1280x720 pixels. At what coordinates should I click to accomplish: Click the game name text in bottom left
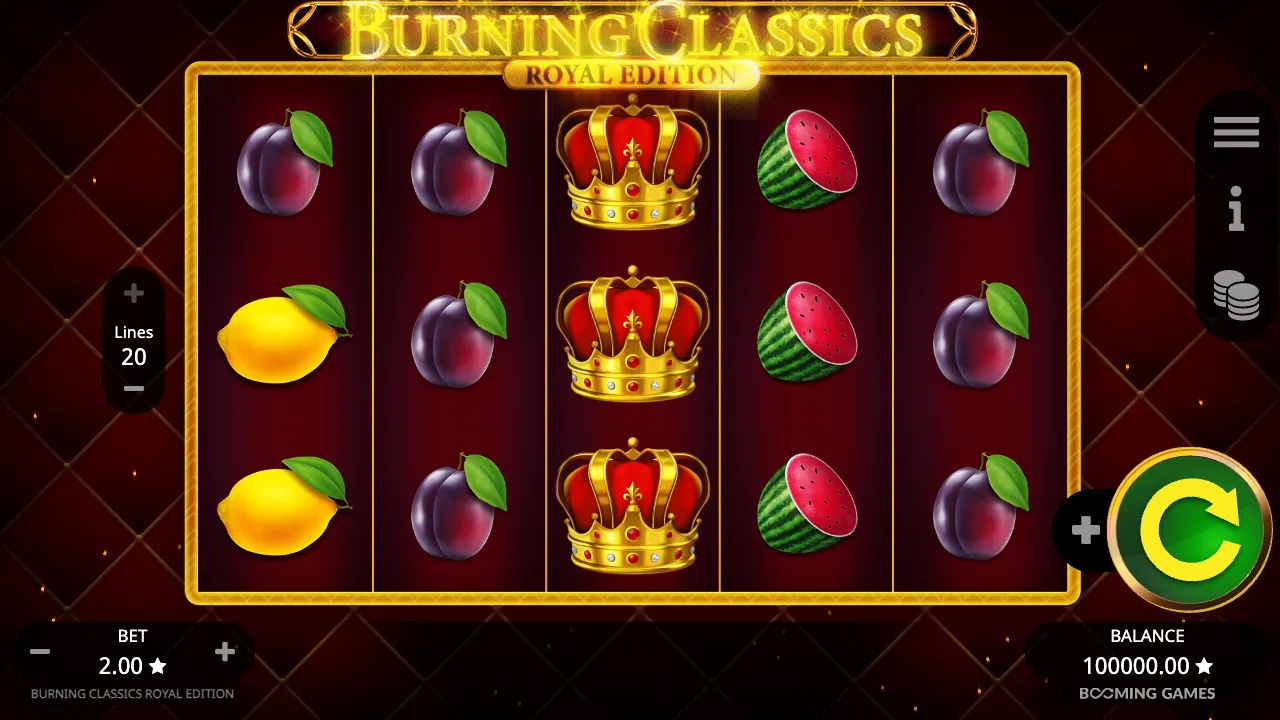pos(132,693)
